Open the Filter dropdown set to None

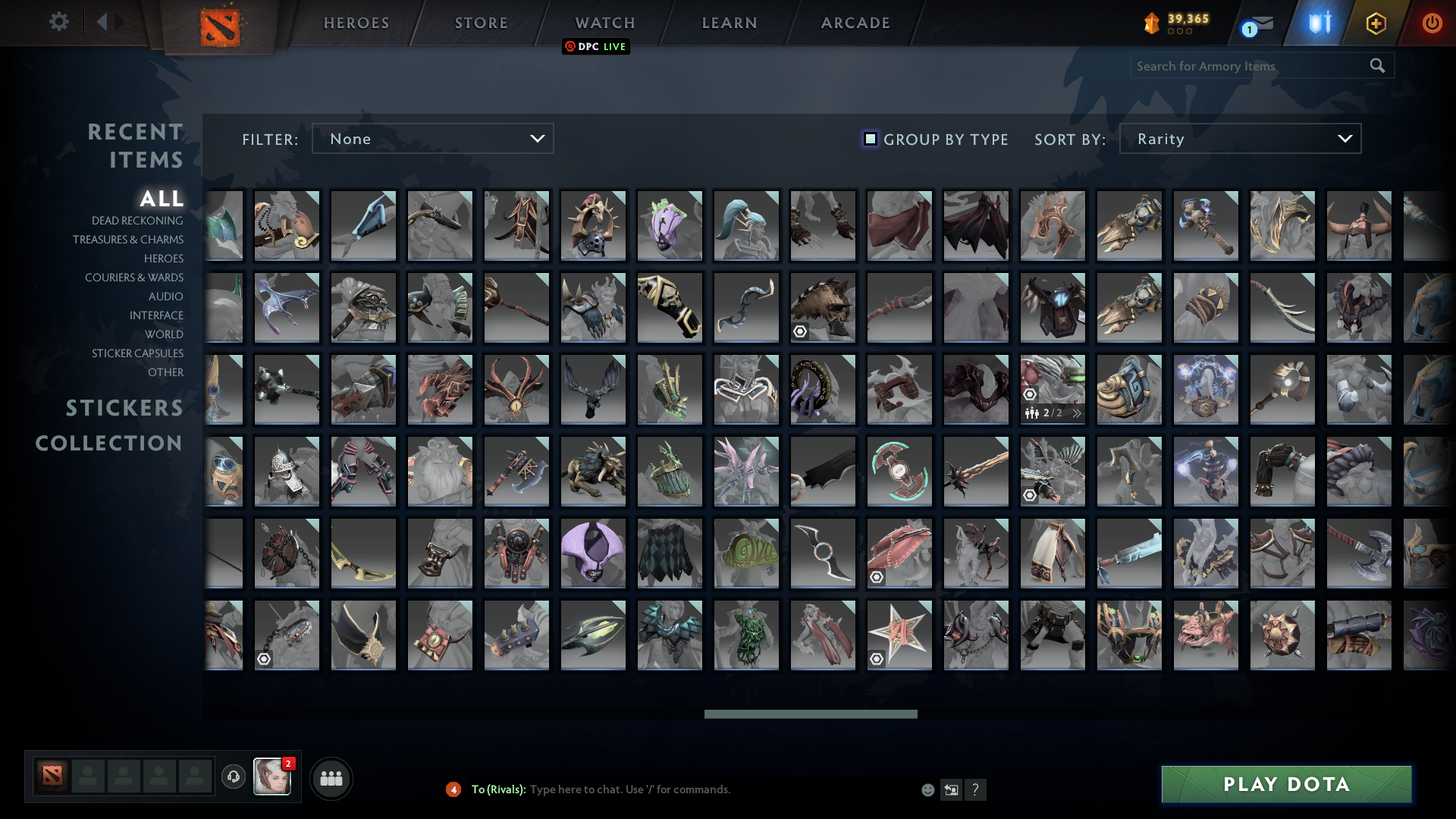coord(433,139)
